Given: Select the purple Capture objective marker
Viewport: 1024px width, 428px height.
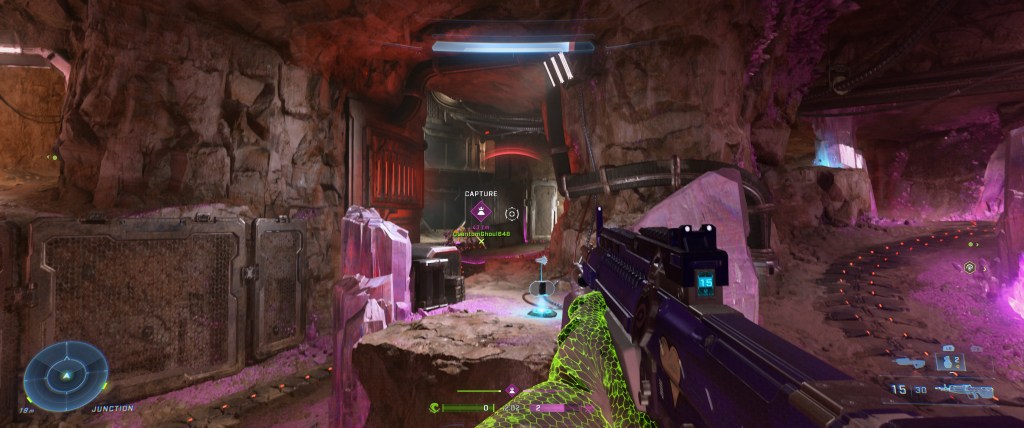Looking at the screenshot, I should pyautogui.click(x=481, y=211).
